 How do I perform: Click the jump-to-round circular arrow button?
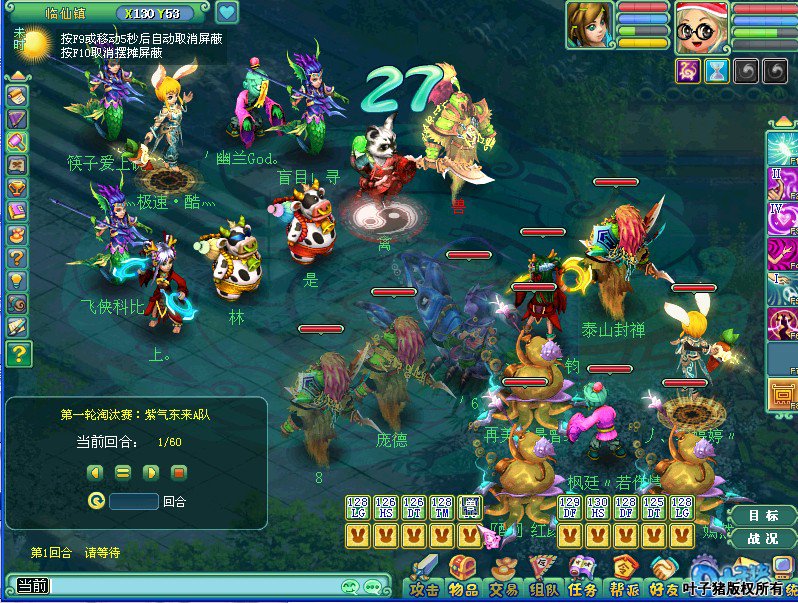pos(96,501)
